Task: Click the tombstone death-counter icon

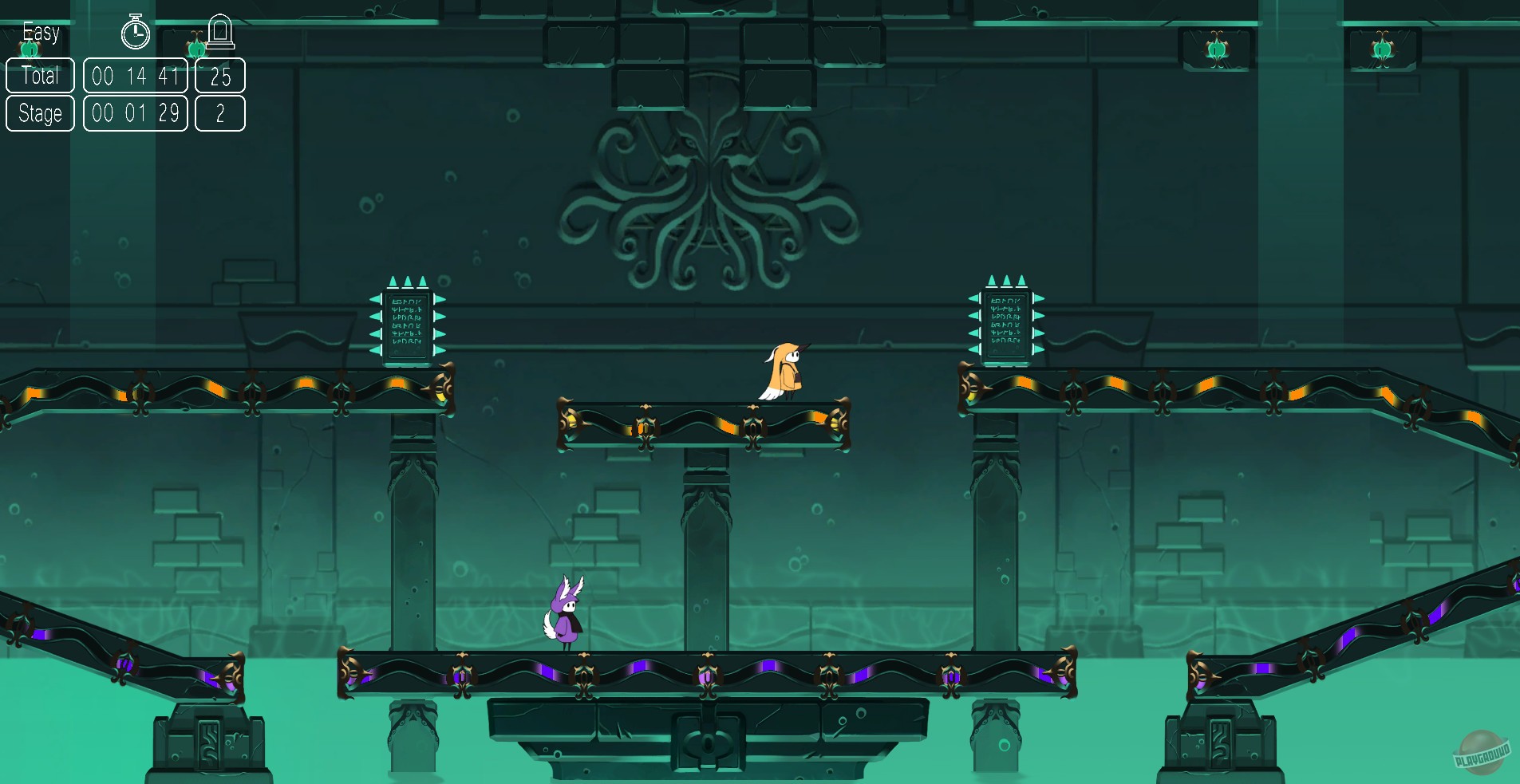Action: coord(221,32)
